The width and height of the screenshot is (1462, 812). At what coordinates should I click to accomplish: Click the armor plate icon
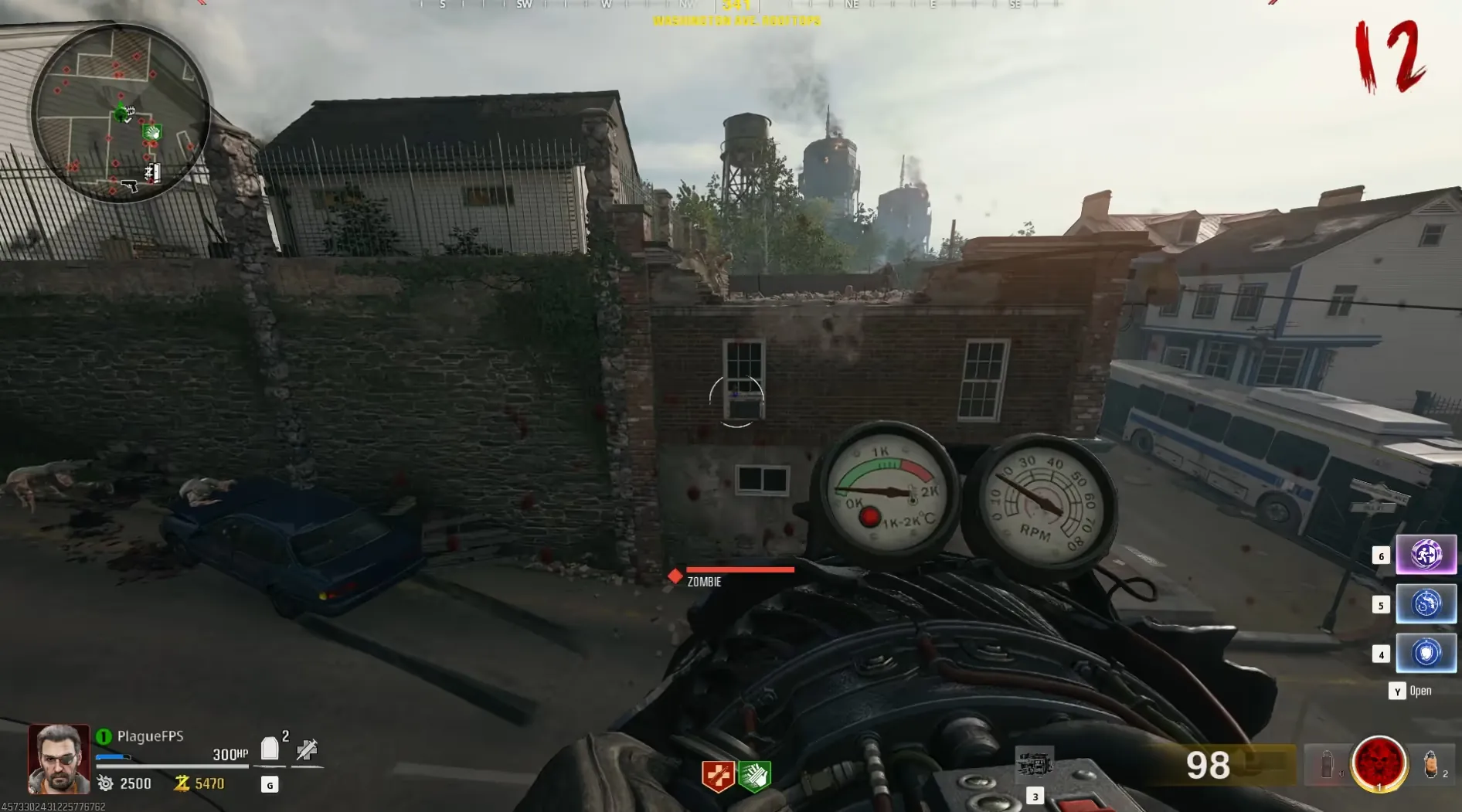pyautogui.click(x=270, y=749)
